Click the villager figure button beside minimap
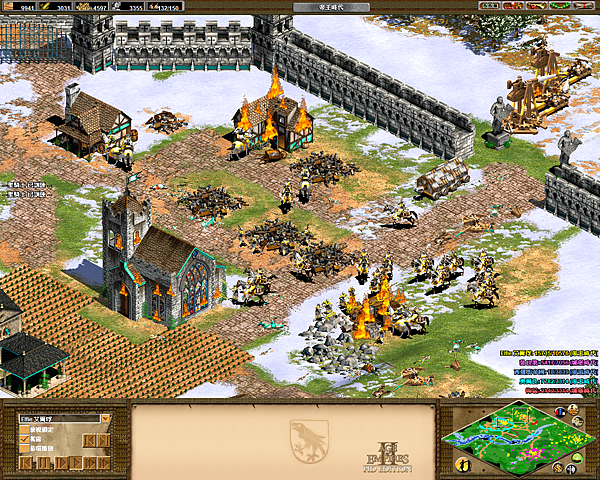The image size is (600, 480). pyautogui.click(x=463, y=465)
